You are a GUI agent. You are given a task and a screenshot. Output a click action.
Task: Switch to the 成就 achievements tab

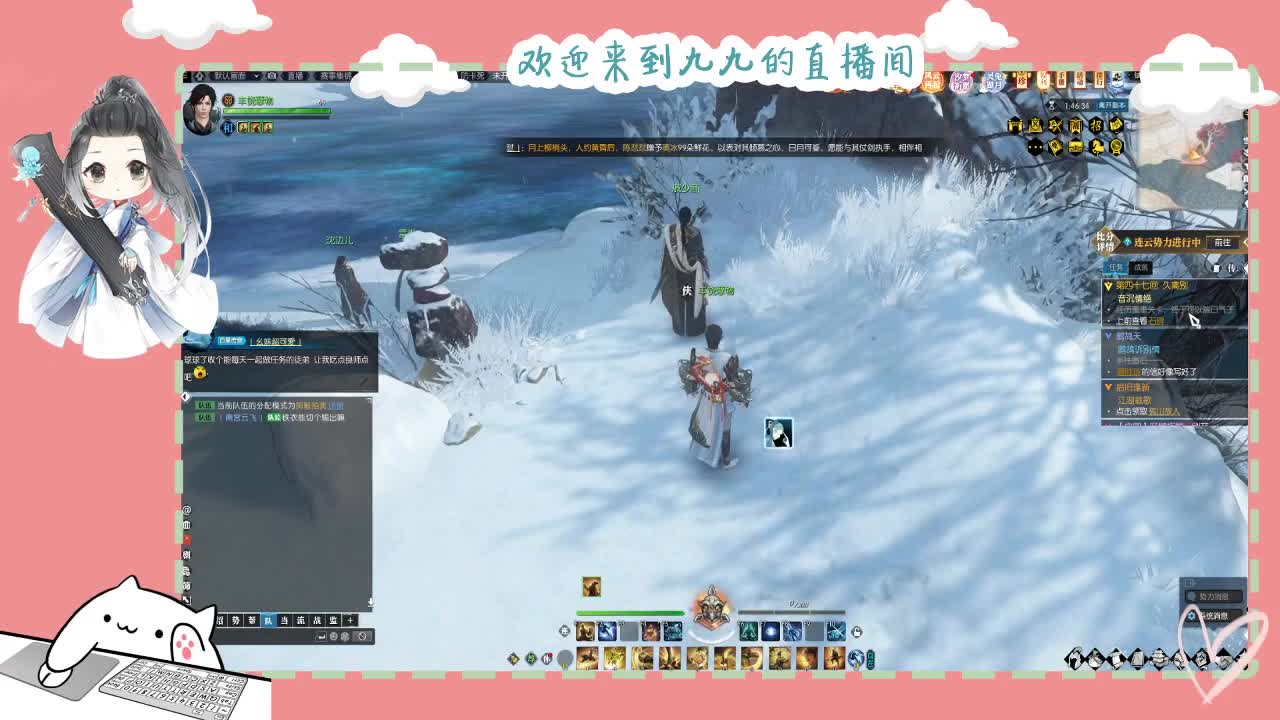click(1140, 268)
